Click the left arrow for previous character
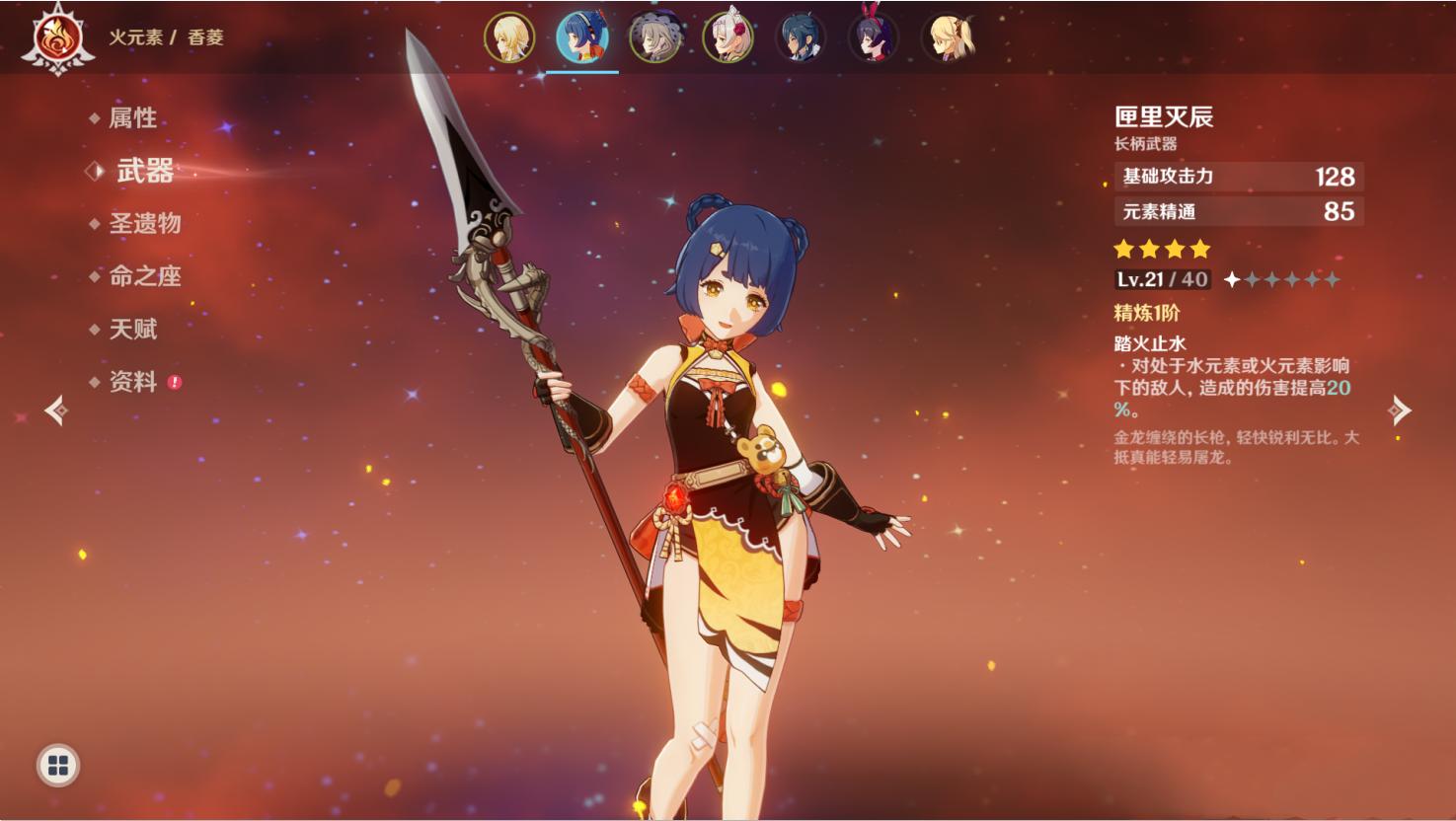Viewport: 1456px width, 821px height. [56, 410]
